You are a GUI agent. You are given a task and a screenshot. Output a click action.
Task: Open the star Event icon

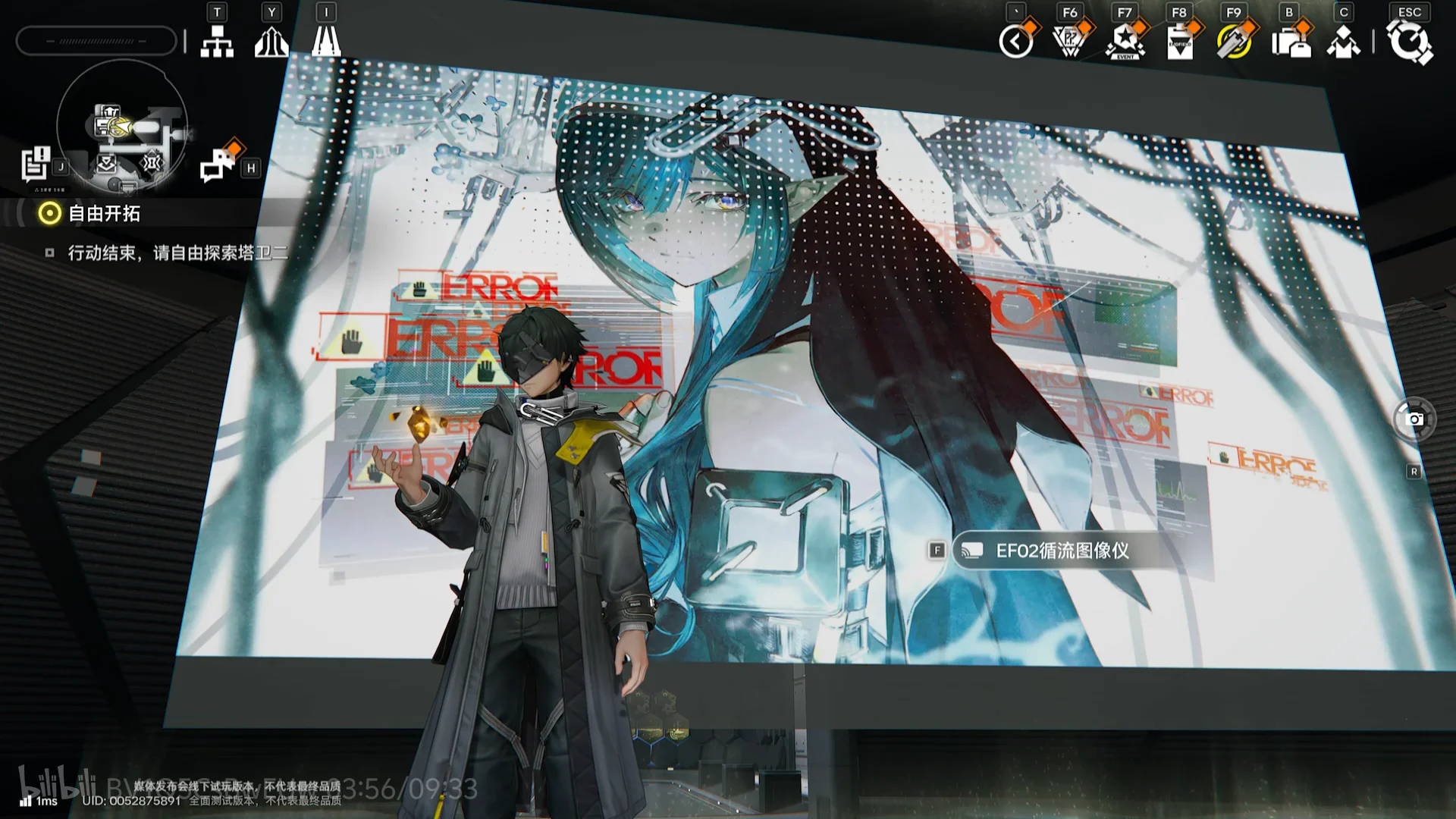[x=1125, y=42]
